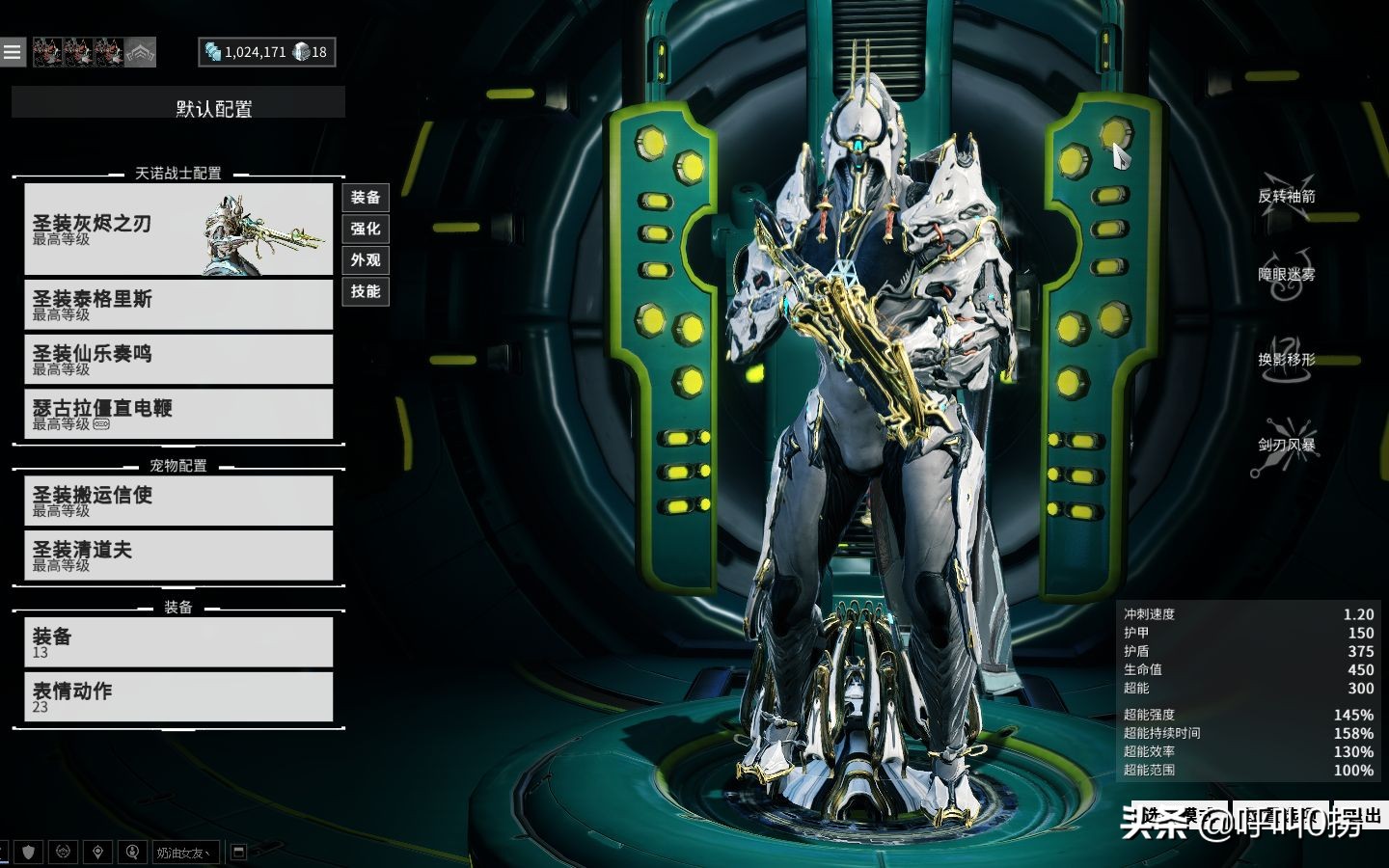View the 障眼迷雾 ability

point(1286,275)
